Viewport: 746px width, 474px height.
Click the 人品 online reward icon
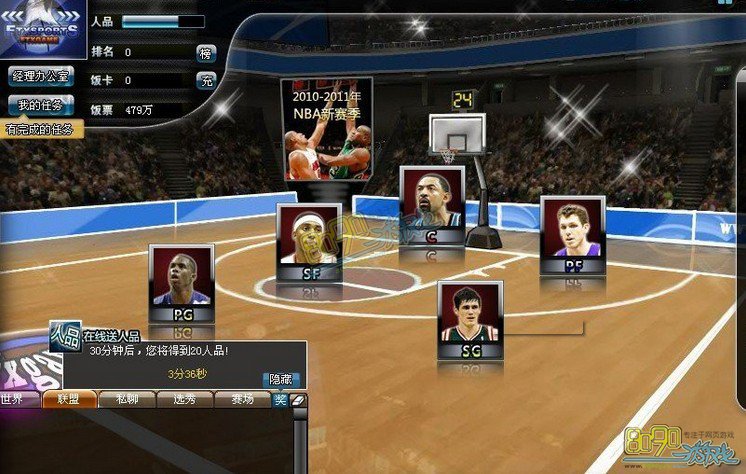[66, 335]
